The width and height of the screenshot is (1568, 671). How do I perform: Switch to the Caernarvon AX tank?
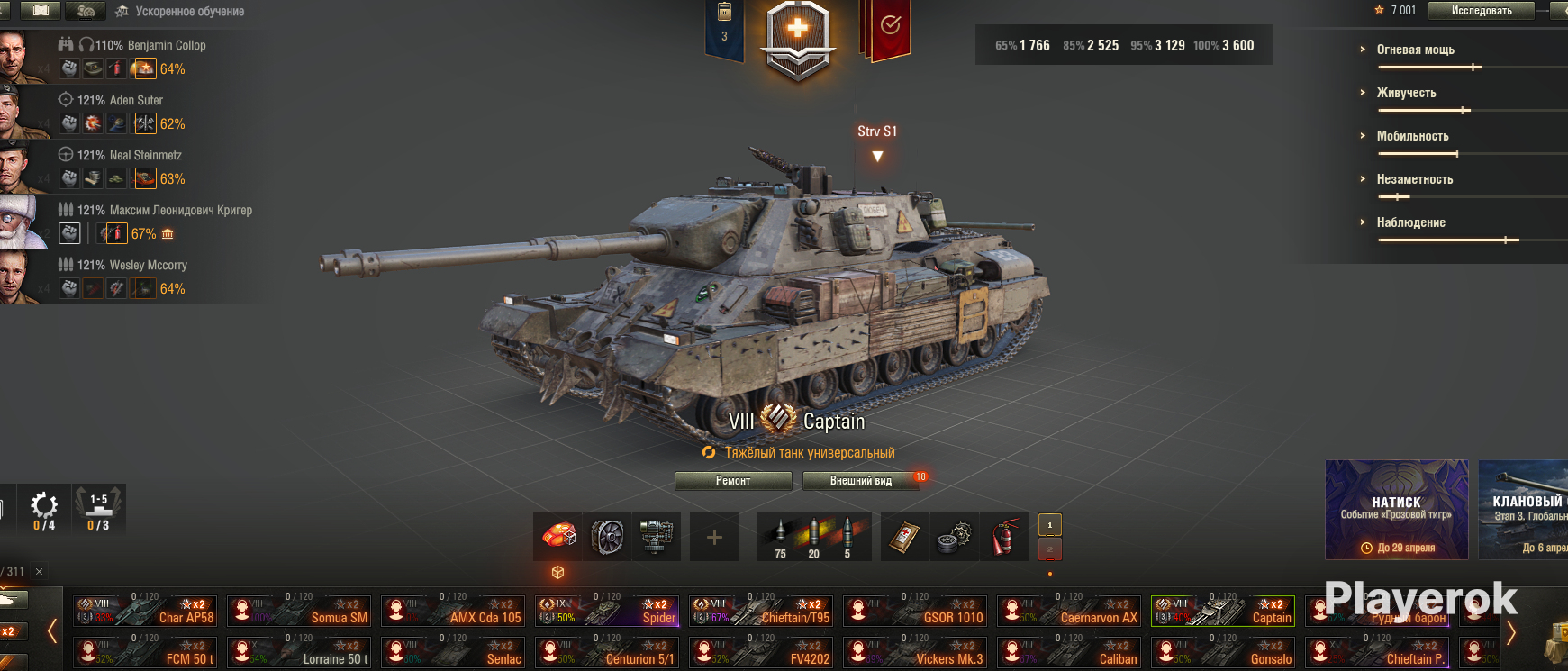[1069, 610]
